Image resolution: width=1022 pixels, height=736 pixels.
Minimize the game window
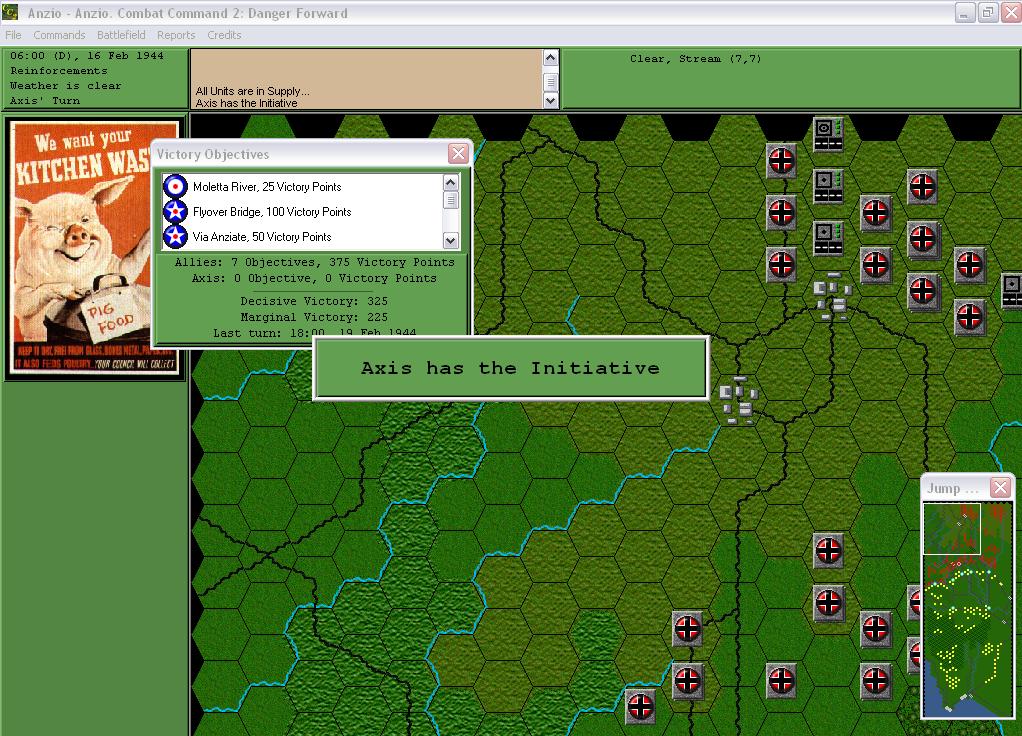pyautogui.click(x=964, y=12)
